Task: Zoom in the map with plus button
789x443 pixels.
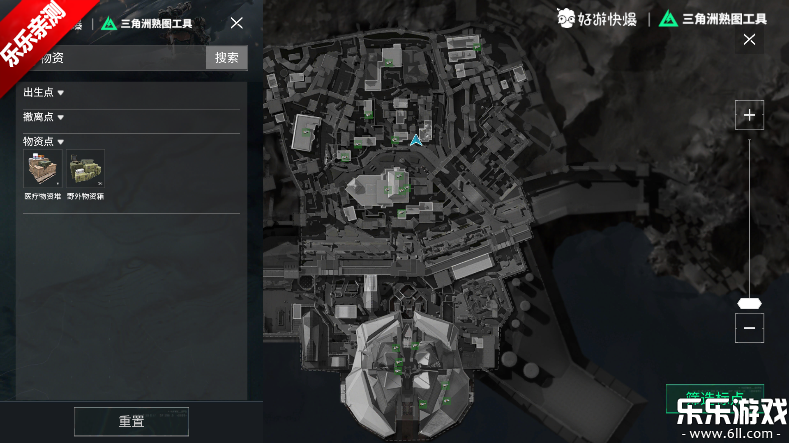Action: pyautogui.click(x=748, y=116)
